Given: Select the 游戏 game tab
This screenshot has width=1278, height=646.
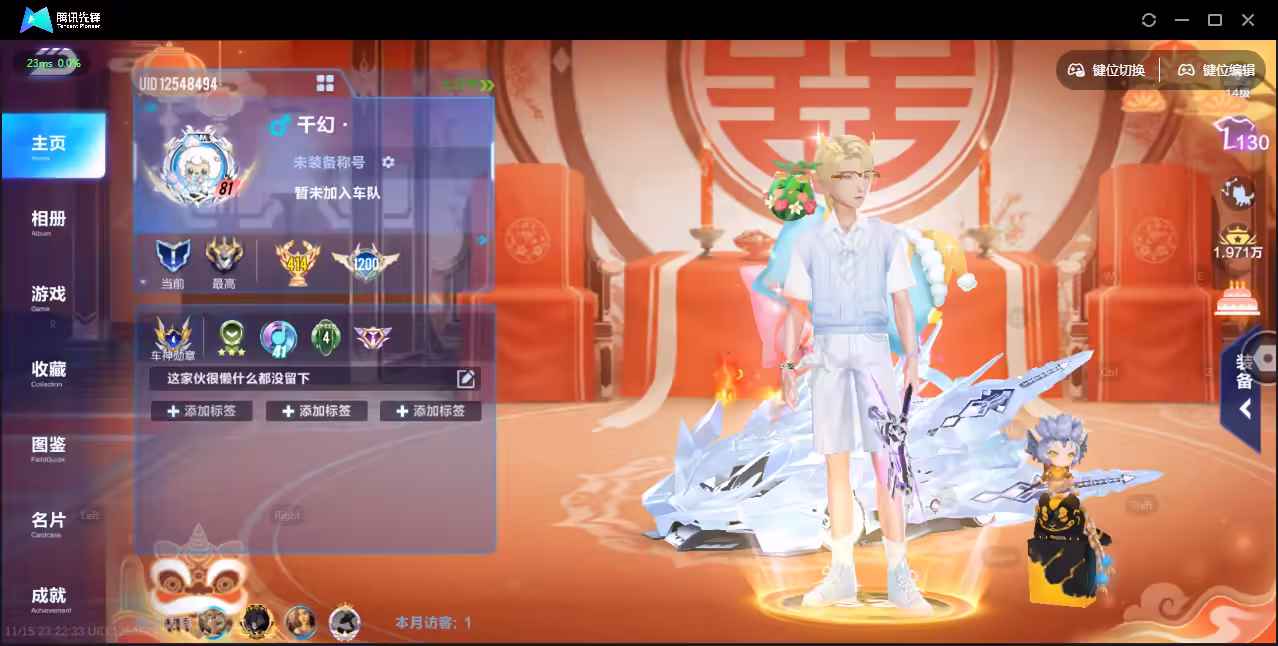Looking at the screenshot, I should (x=49, y=296).
